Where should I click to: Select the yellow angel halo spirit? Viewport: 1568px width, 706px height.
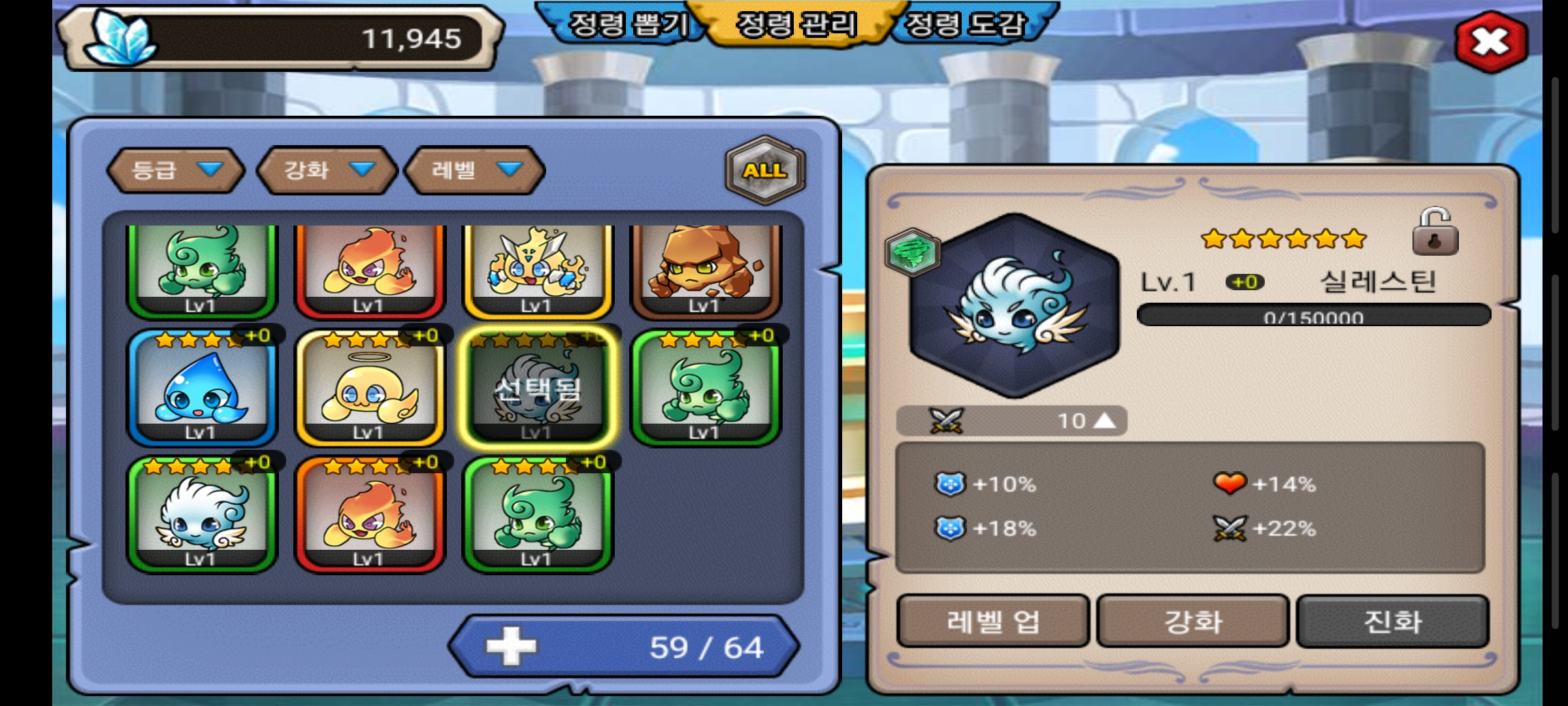[x=370, y=388]
